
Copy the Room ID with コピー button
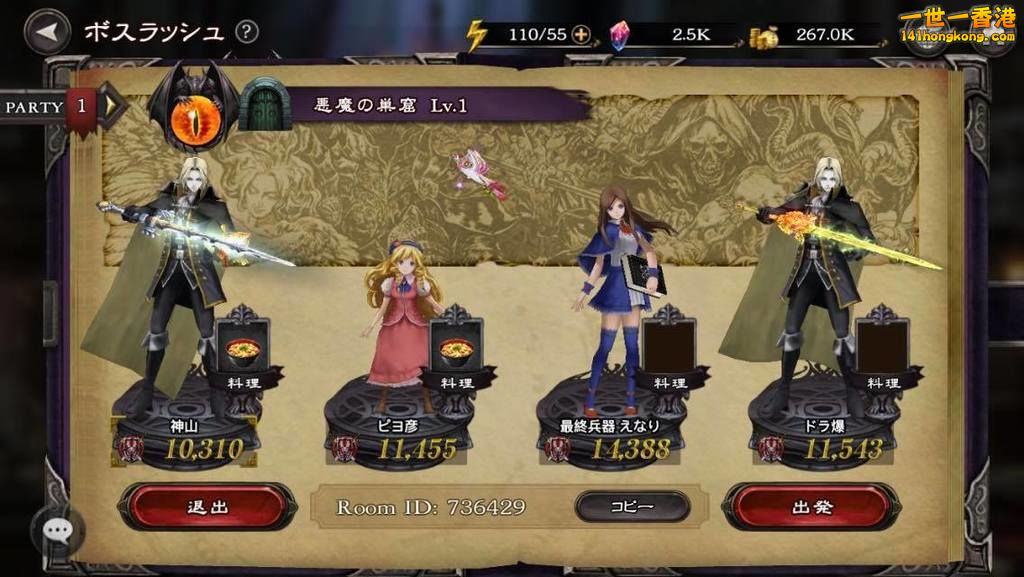click(632, 506)
